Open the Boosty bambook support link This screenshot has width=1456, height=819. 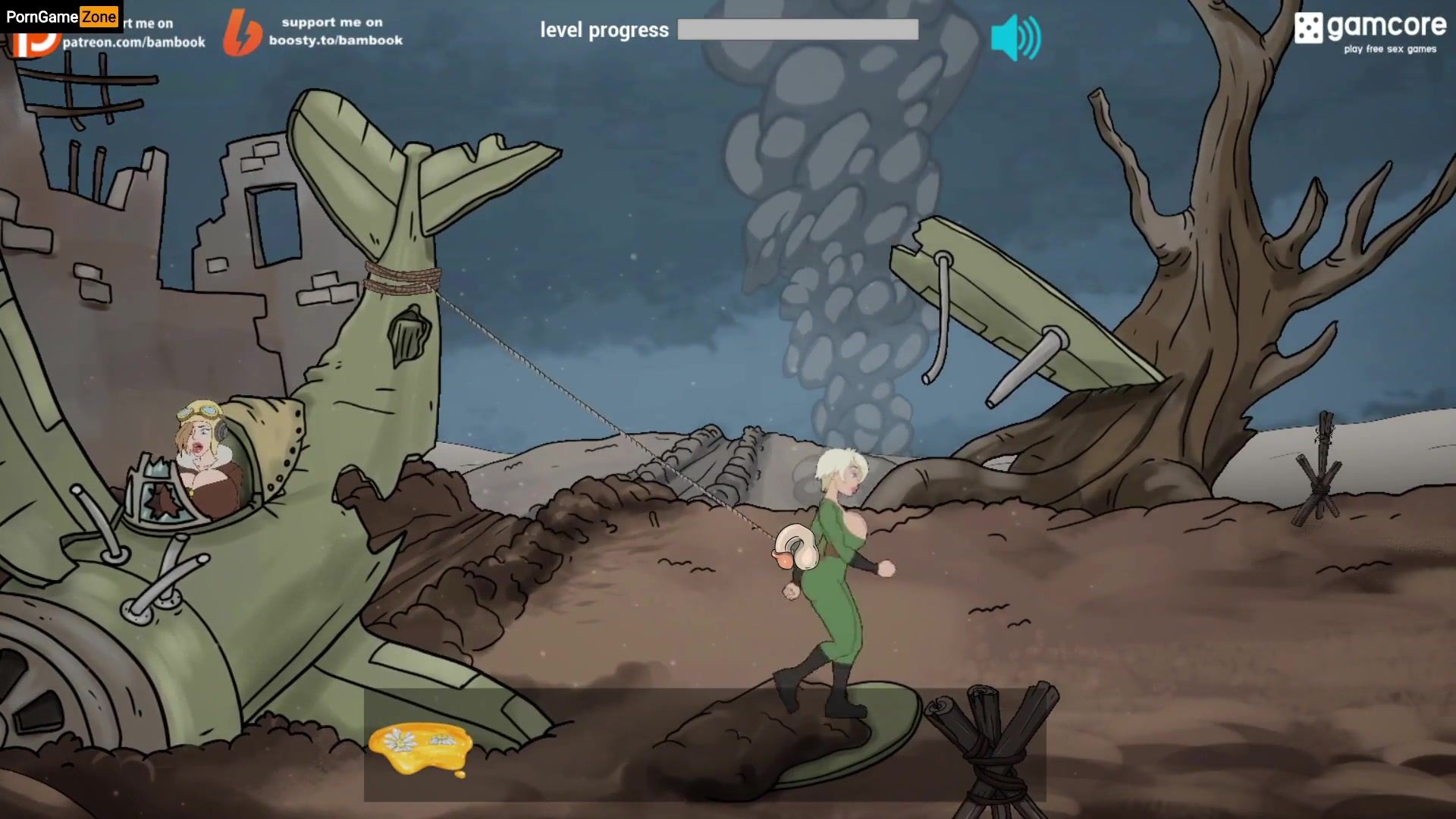point(314,32)
